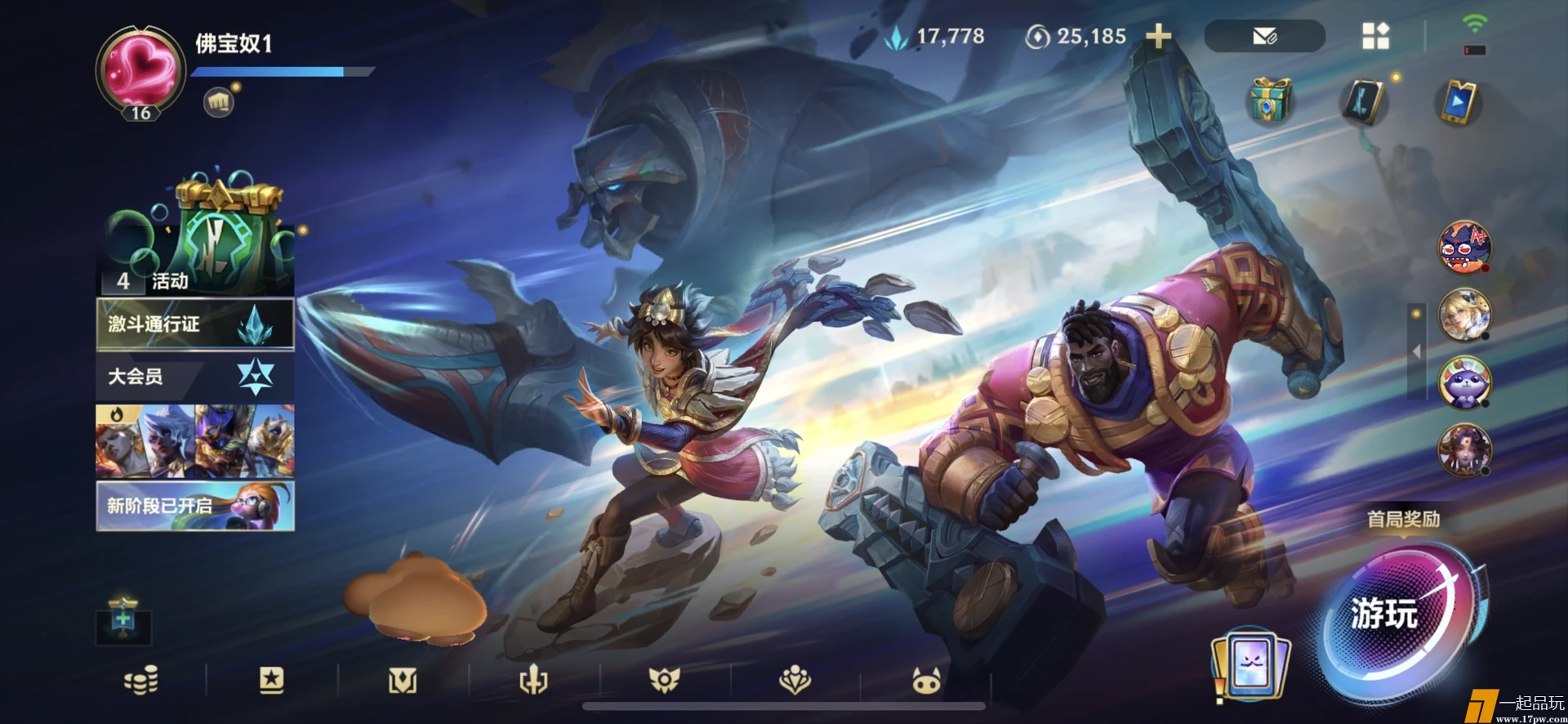Screen dimensions: 1568x724
Task: Open the player profile avatar
Action: (140, 70)
